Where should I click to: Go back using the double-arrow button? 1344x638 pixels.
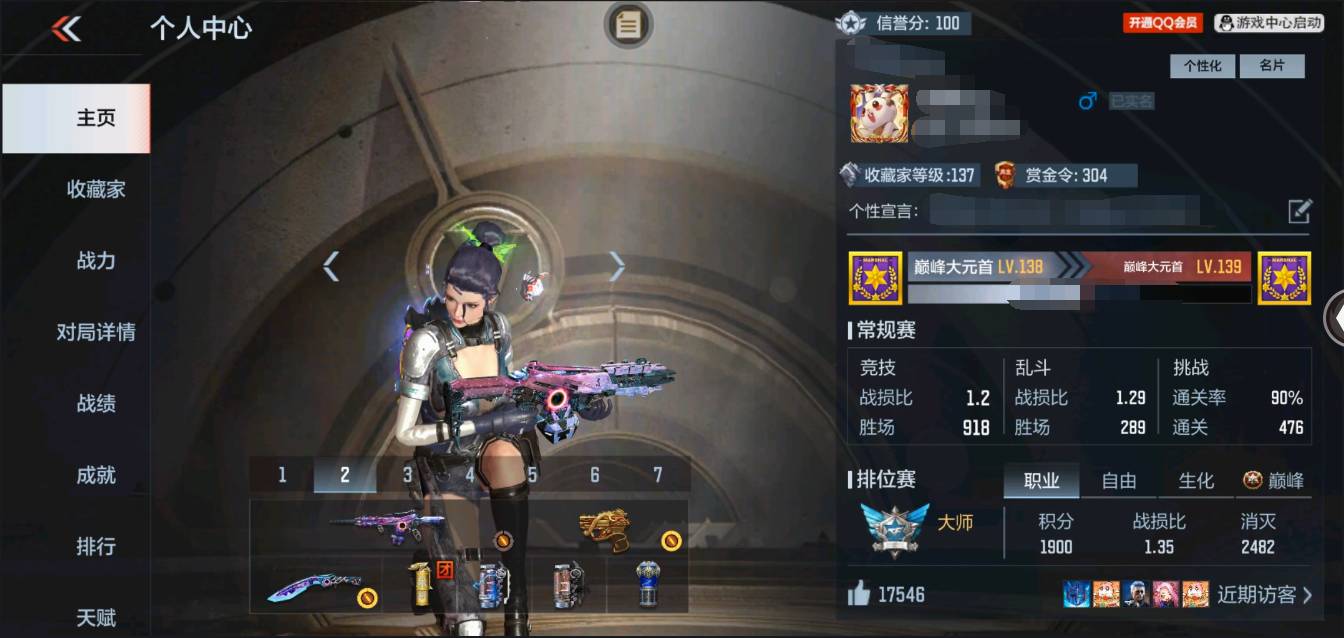click(66, 29)
